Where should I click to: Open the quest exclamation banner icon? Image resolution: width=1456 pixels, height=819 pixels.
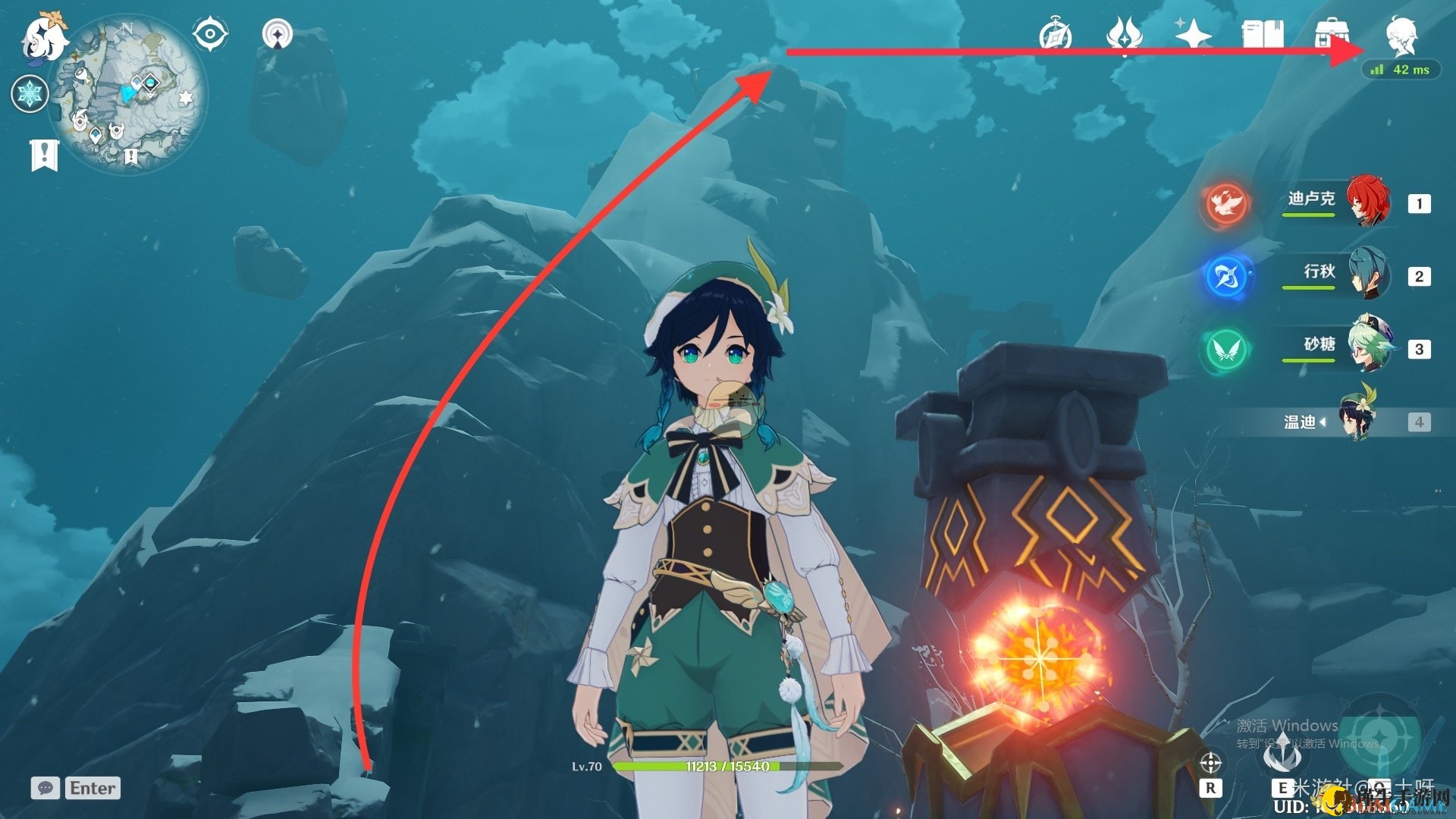(44, 155)
